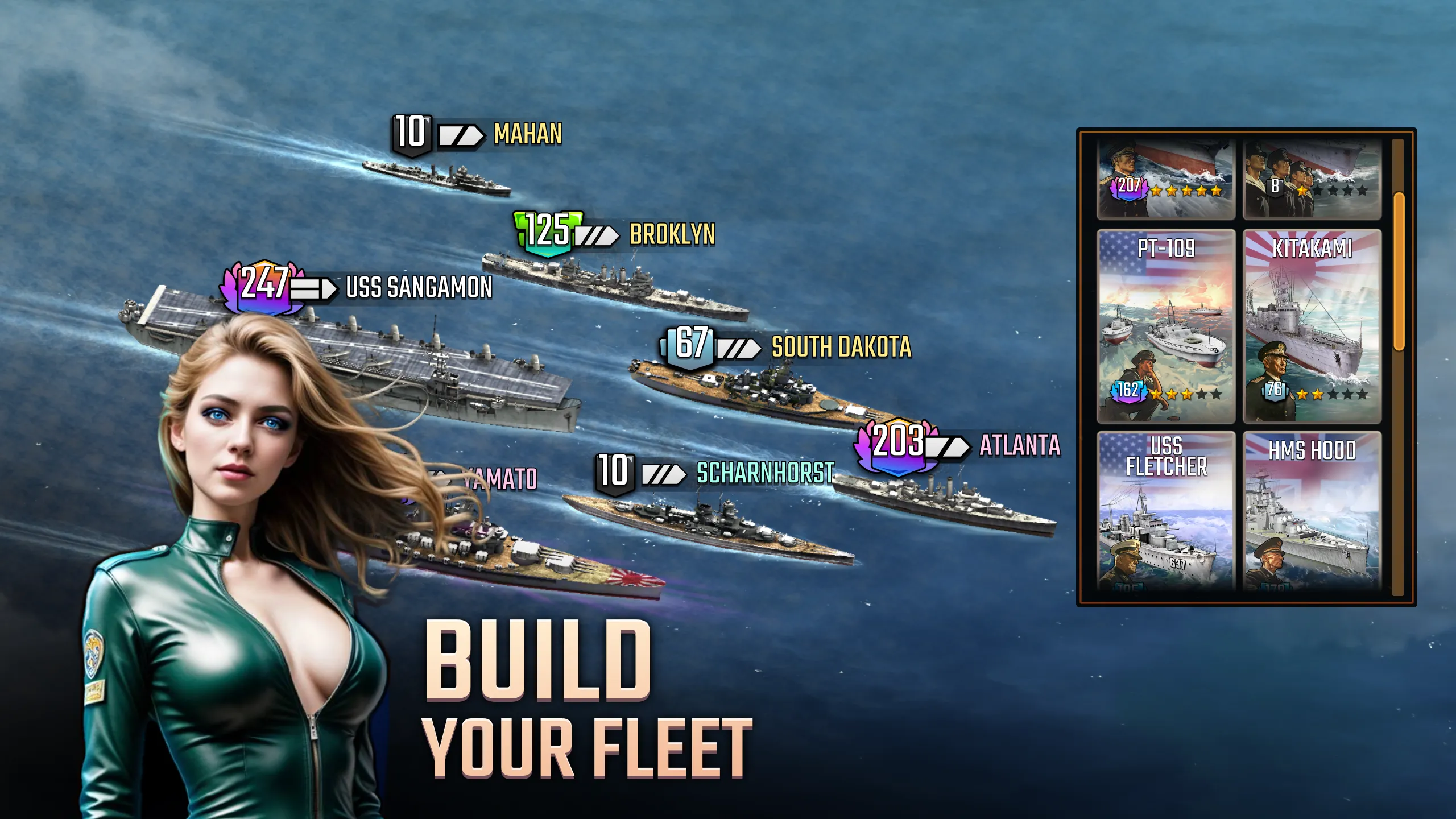This screenshot has height=819, width=1456.
Task: Expand Mahan details via its arrow chevron
Action: pyautogui.click(x=462, y=136)
